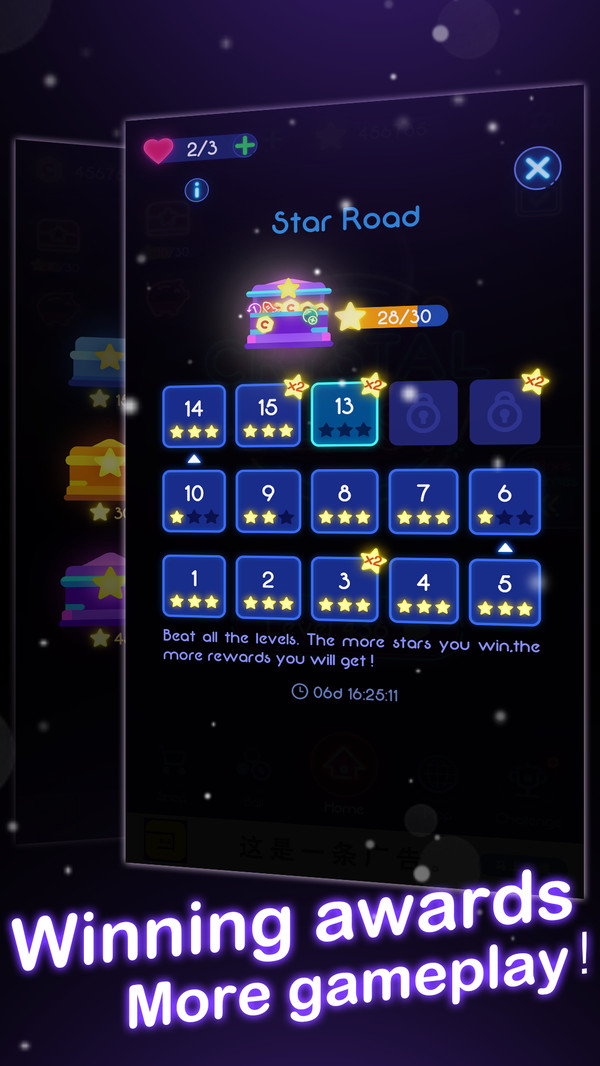600x1066 pixels.
Task: Select level 3 tile
Action: tap(345, 590)
